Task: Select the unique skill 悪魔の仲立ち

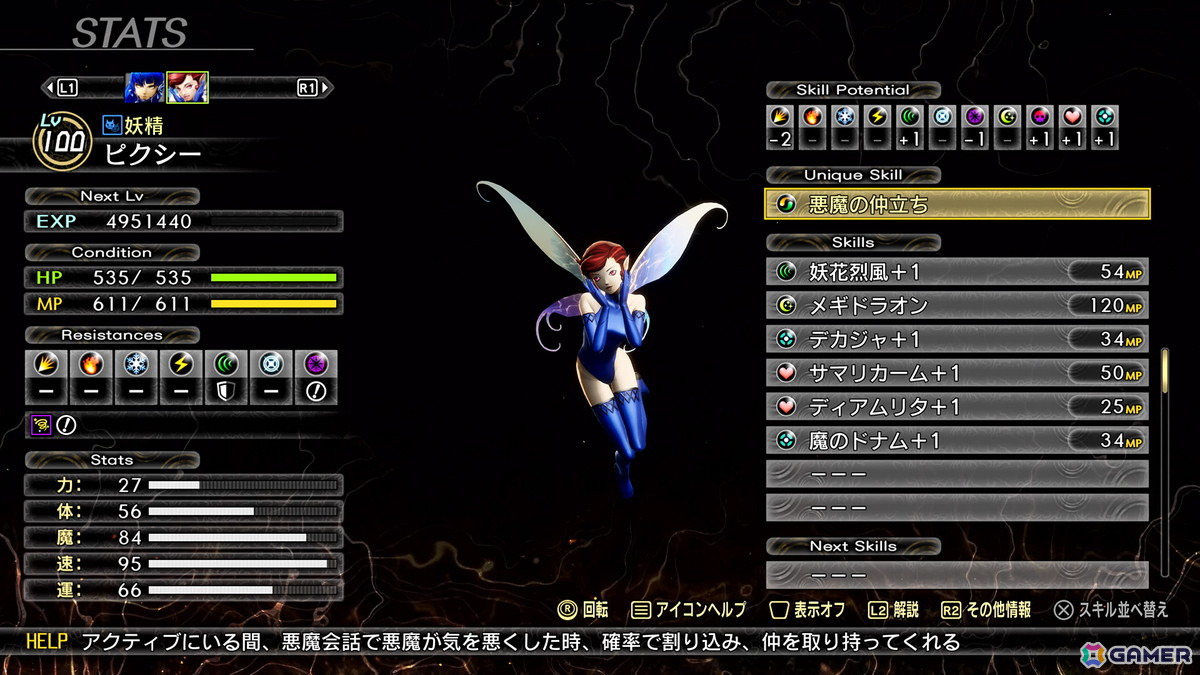Action: click(957, 204)
